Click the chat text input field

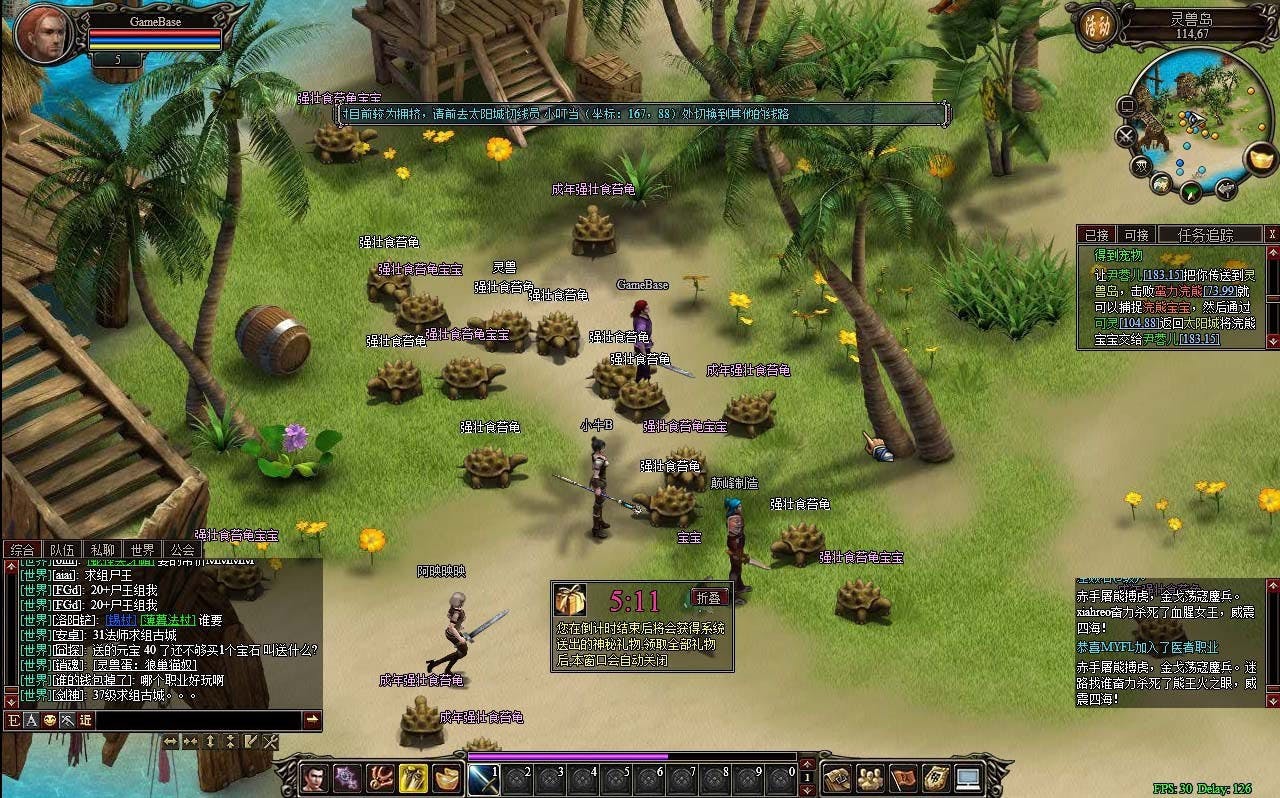click(197, 719)
